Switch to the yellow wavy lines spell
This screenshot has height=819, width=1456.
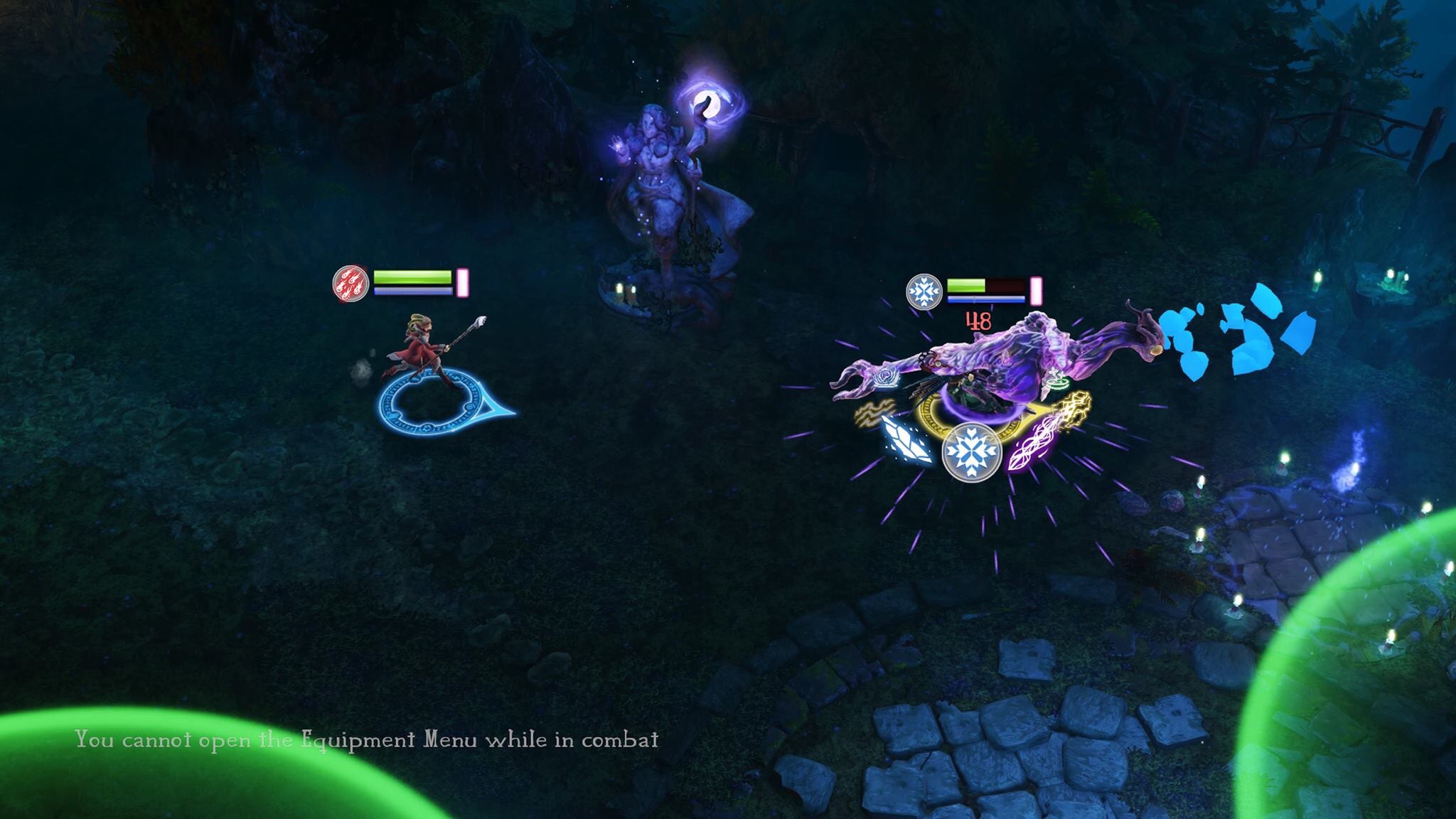[x=873, y=413]
